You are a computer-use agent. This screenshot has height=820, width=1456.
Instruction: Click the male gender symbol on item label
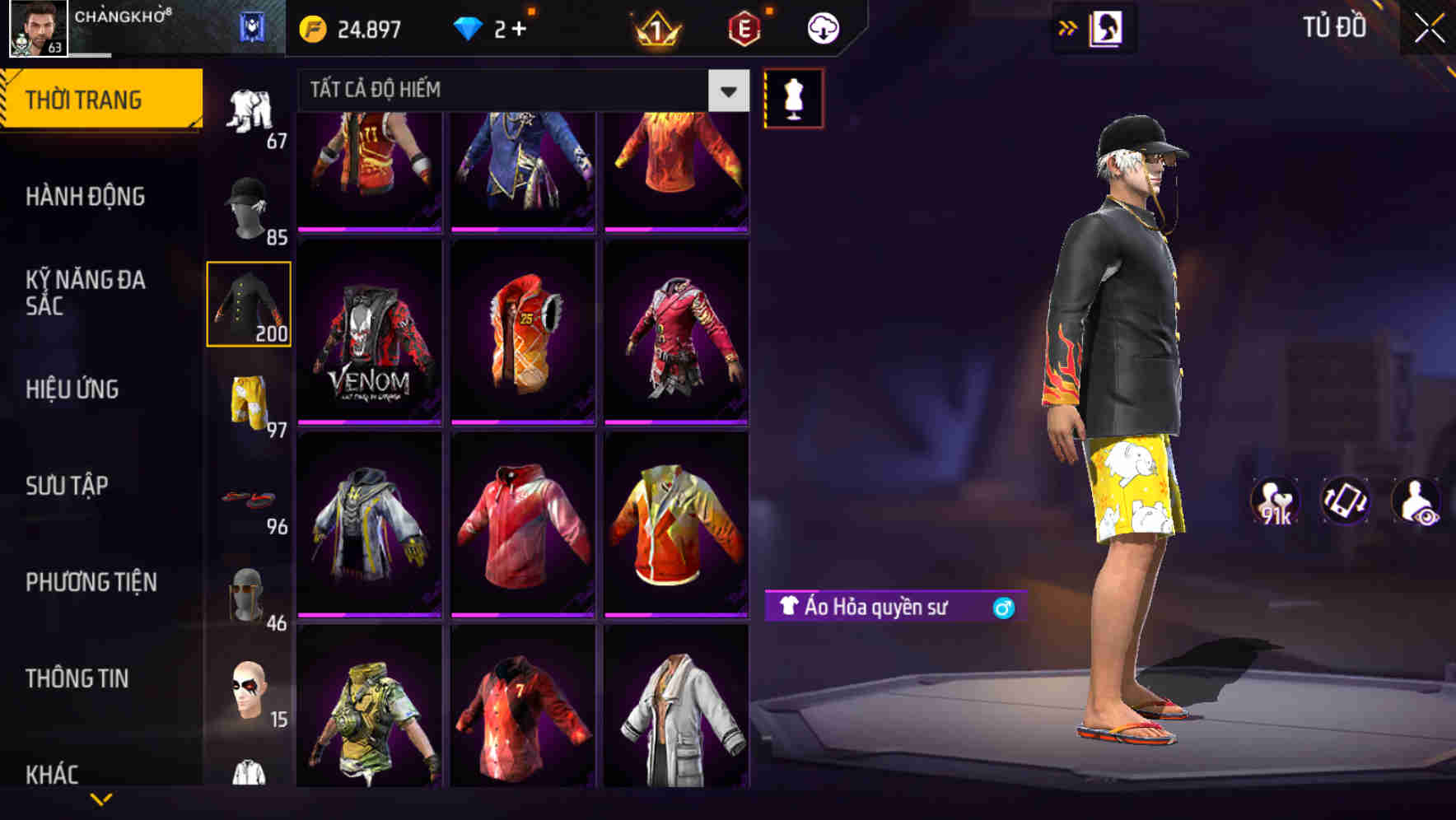1005,608
